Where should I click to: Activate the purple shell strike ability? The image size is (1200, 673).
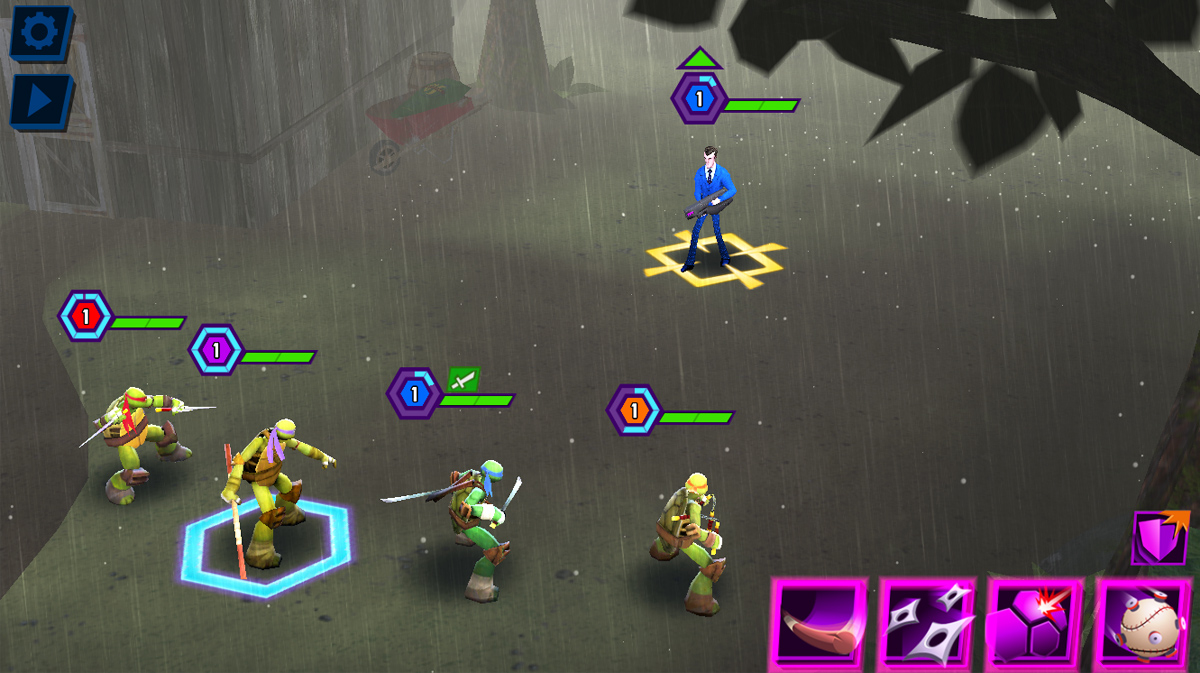[1036, 622]
